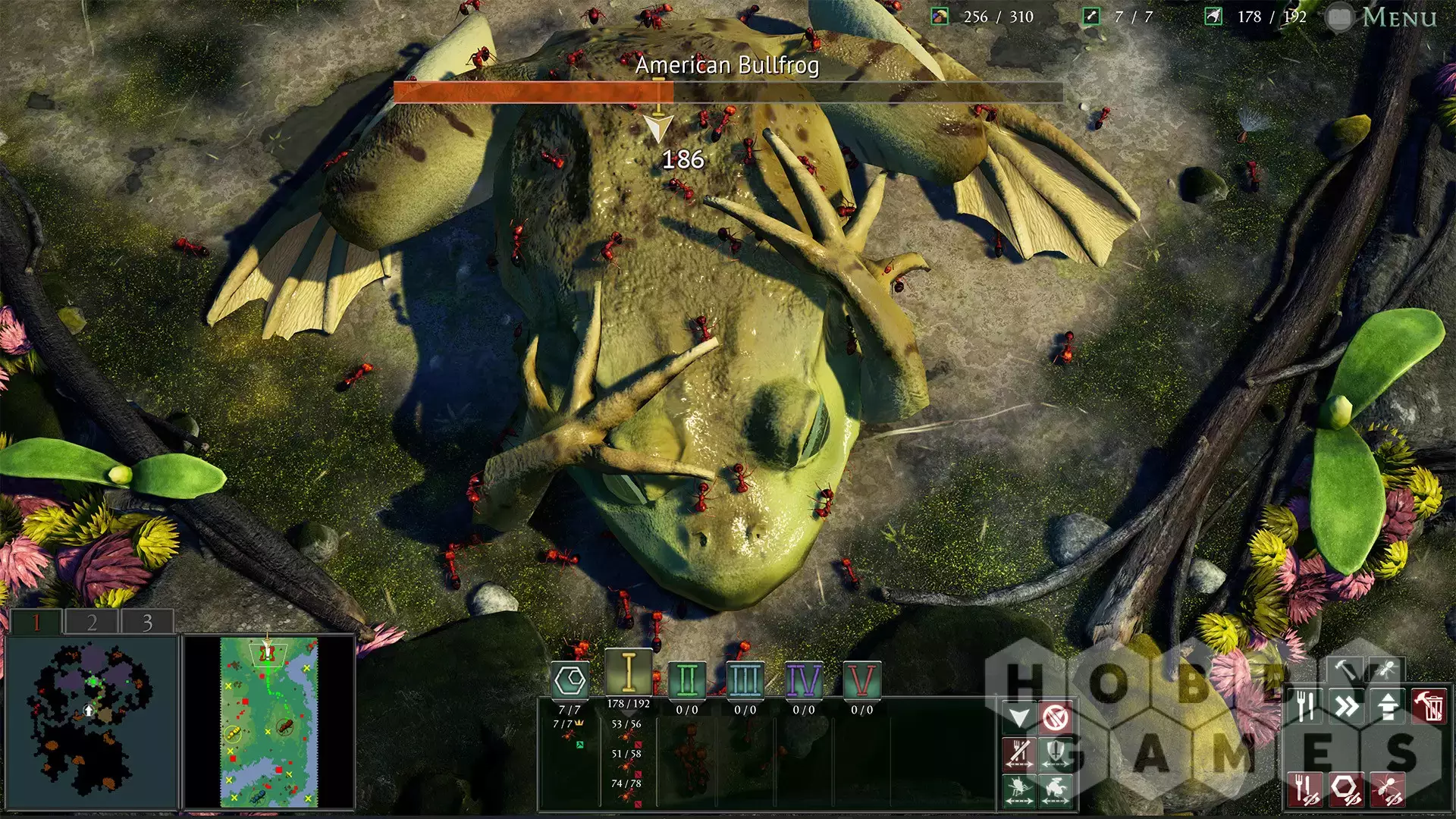Click the fork and knife food button
Screen dimensions: 1456x819
[1306, 706]
